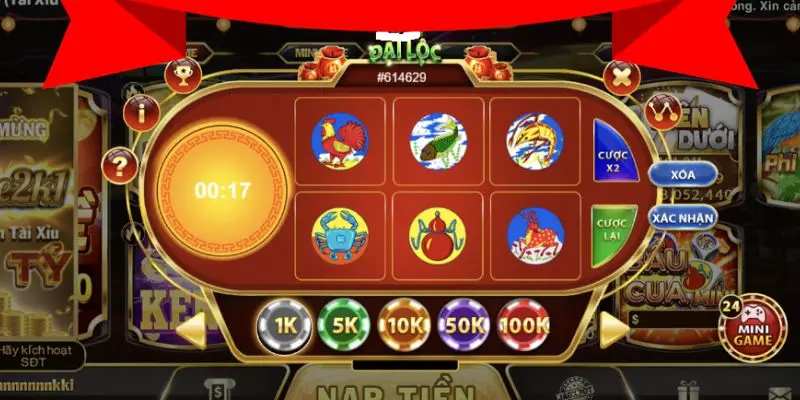800x400 pixels.
Task: Bet on the red gourd tile
Action: (x=437, y=236)
